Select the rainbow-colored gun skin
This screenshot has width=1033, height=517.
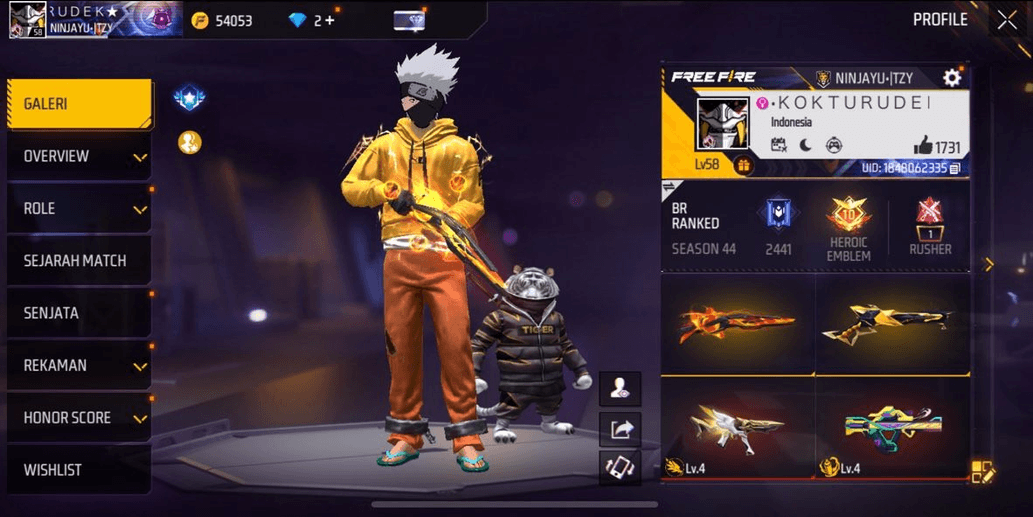893,426
